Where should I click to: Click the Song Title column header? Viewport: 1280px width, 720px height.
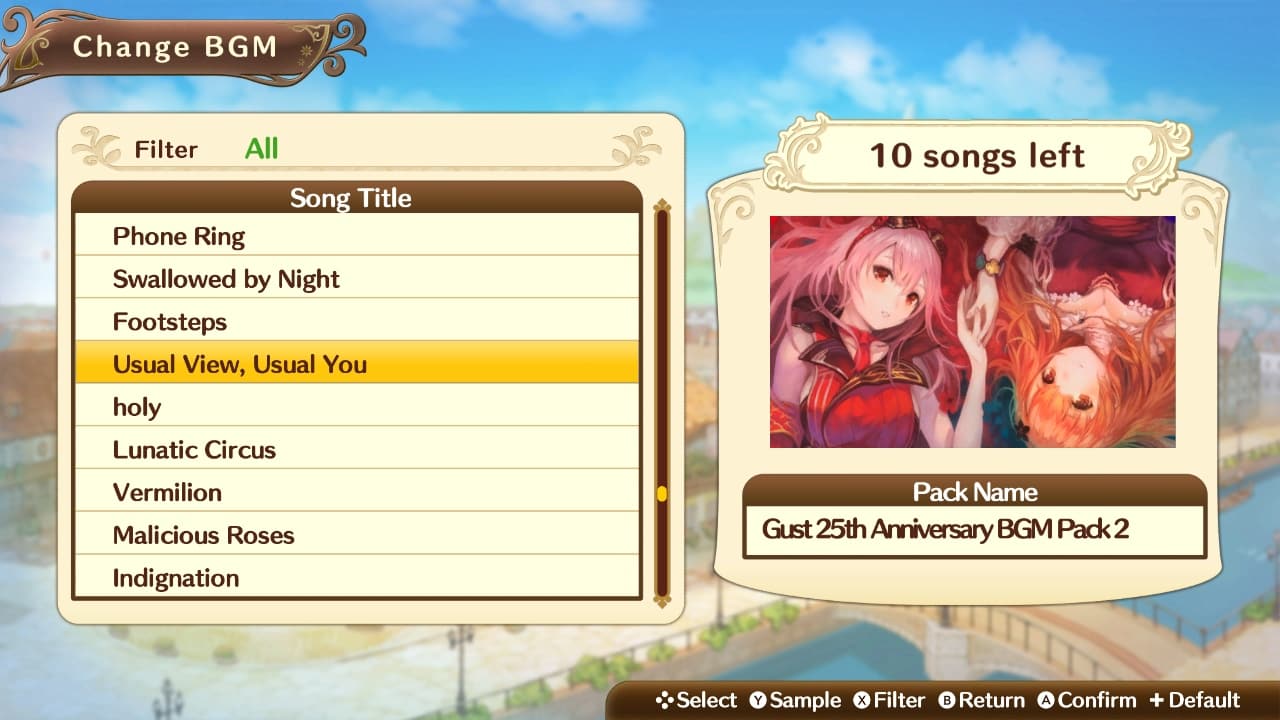[x=352, y=198]
